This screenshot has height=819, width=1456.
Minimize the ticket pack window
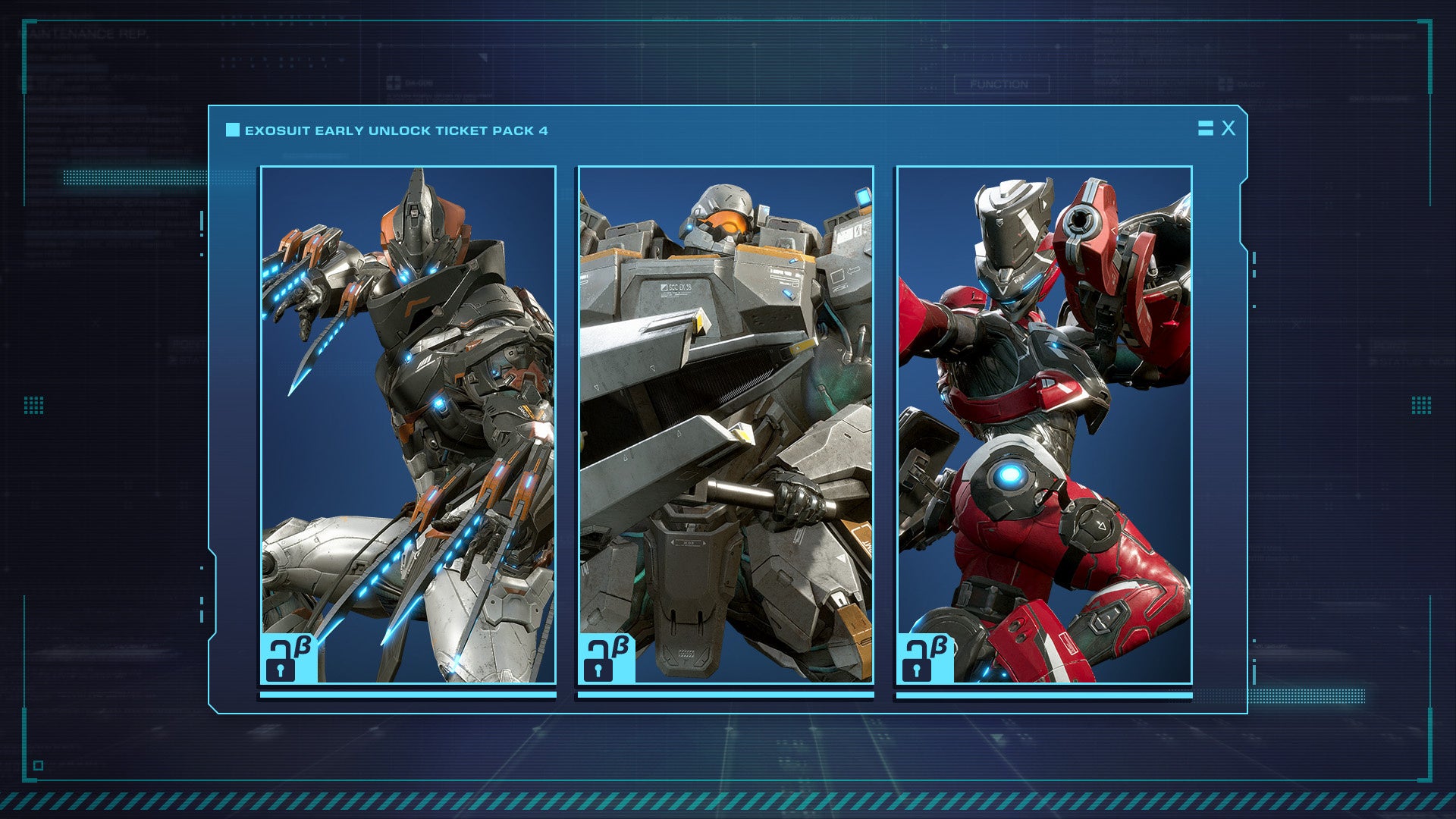point(1205,128)
